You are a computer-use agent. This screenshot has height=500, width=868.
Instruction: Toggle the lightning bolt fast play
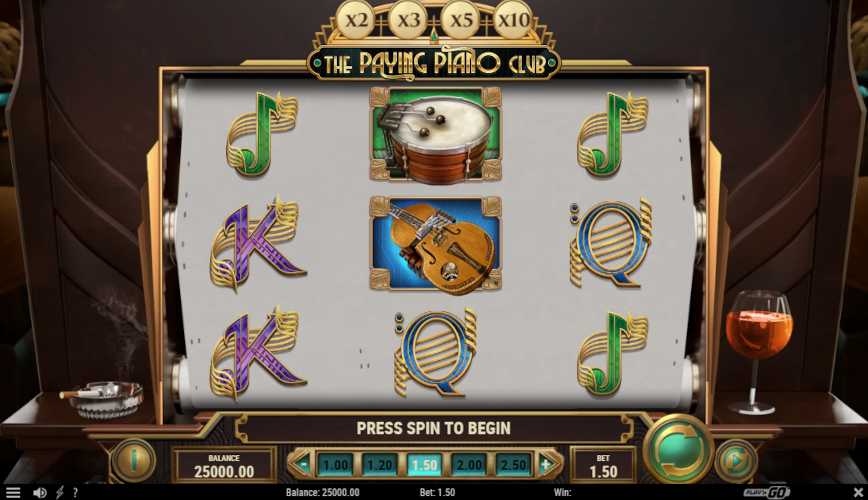60,492
